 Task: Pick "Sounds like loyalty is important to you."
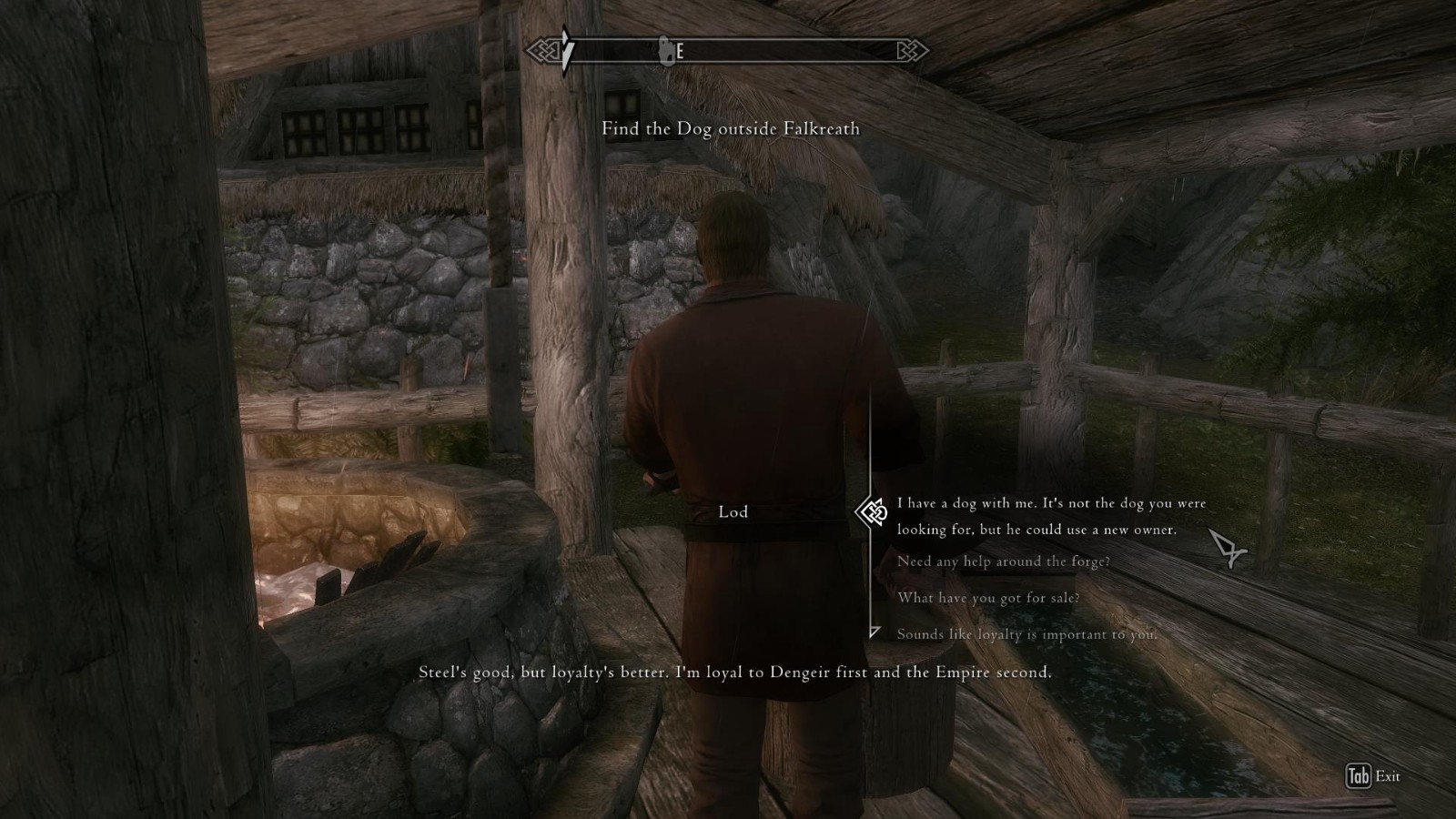click(1026, 634)
